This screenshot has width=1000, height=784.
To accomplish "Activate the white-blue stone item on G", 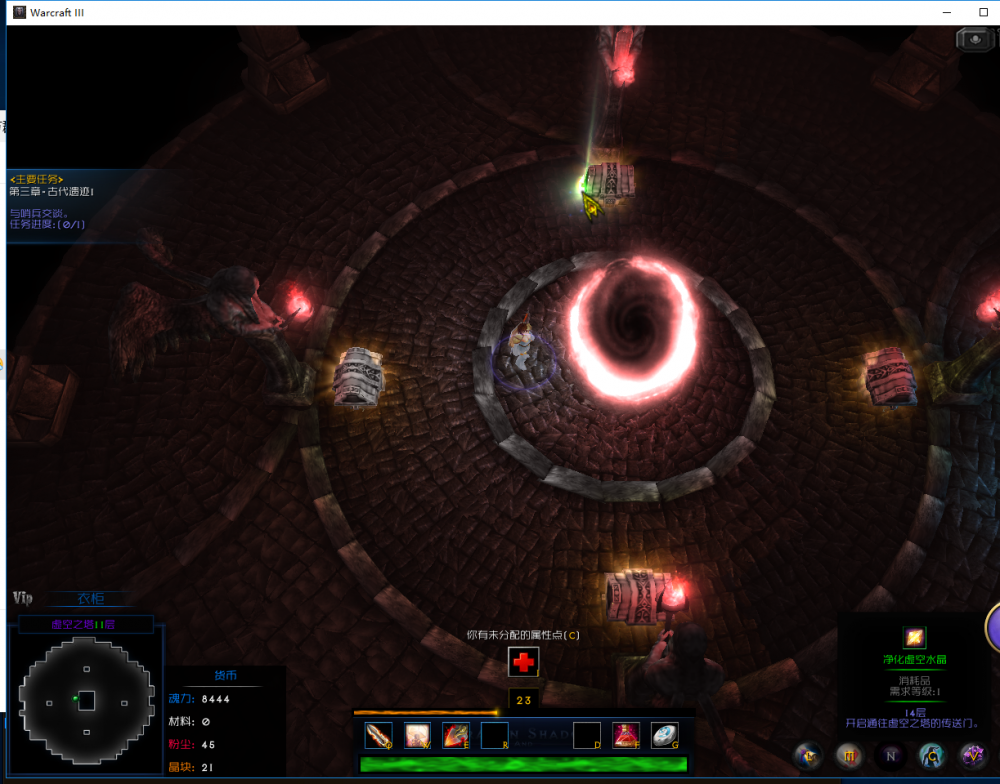I will click(665, 736).
